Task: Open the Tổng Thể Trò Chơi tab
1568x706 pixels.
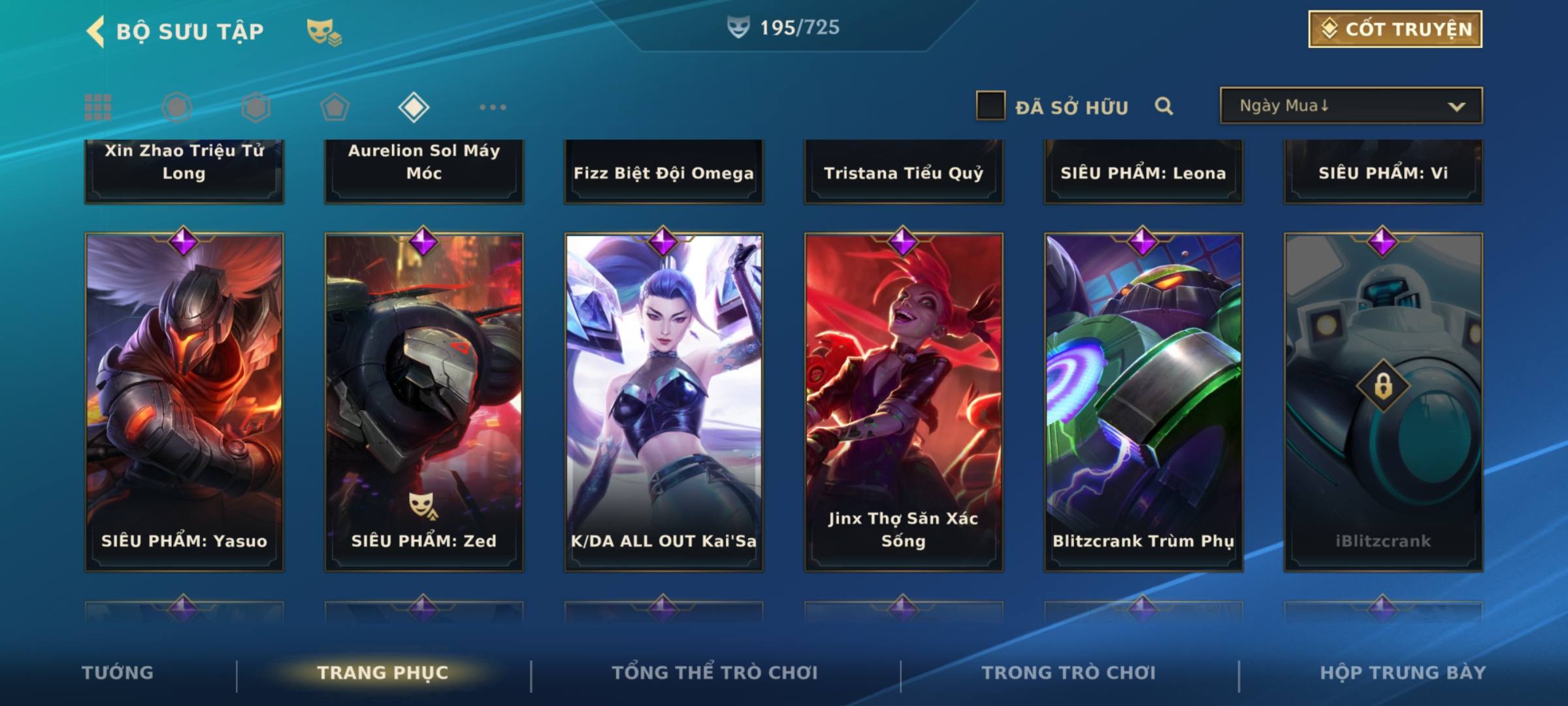Action: click(714, 673)
